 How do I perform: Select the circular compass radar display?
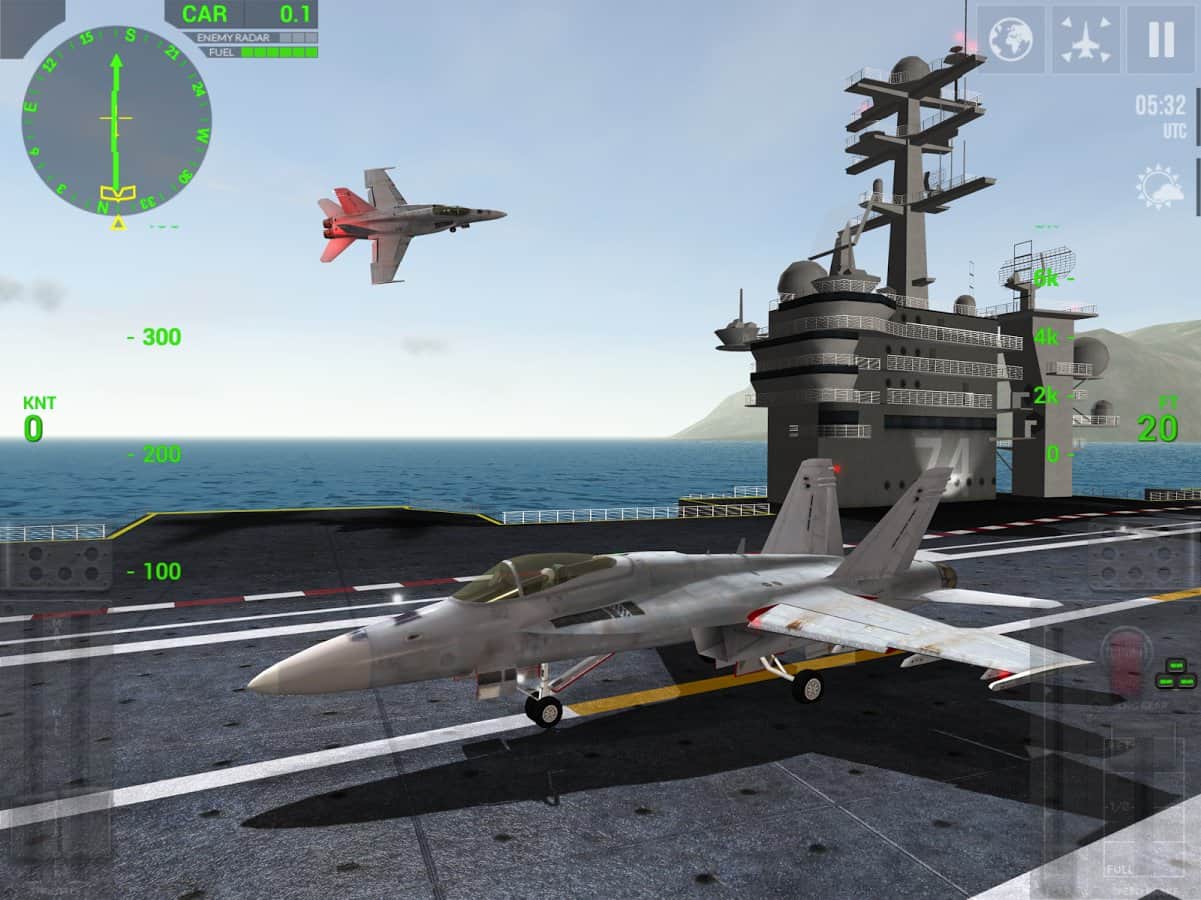point(116,120)
